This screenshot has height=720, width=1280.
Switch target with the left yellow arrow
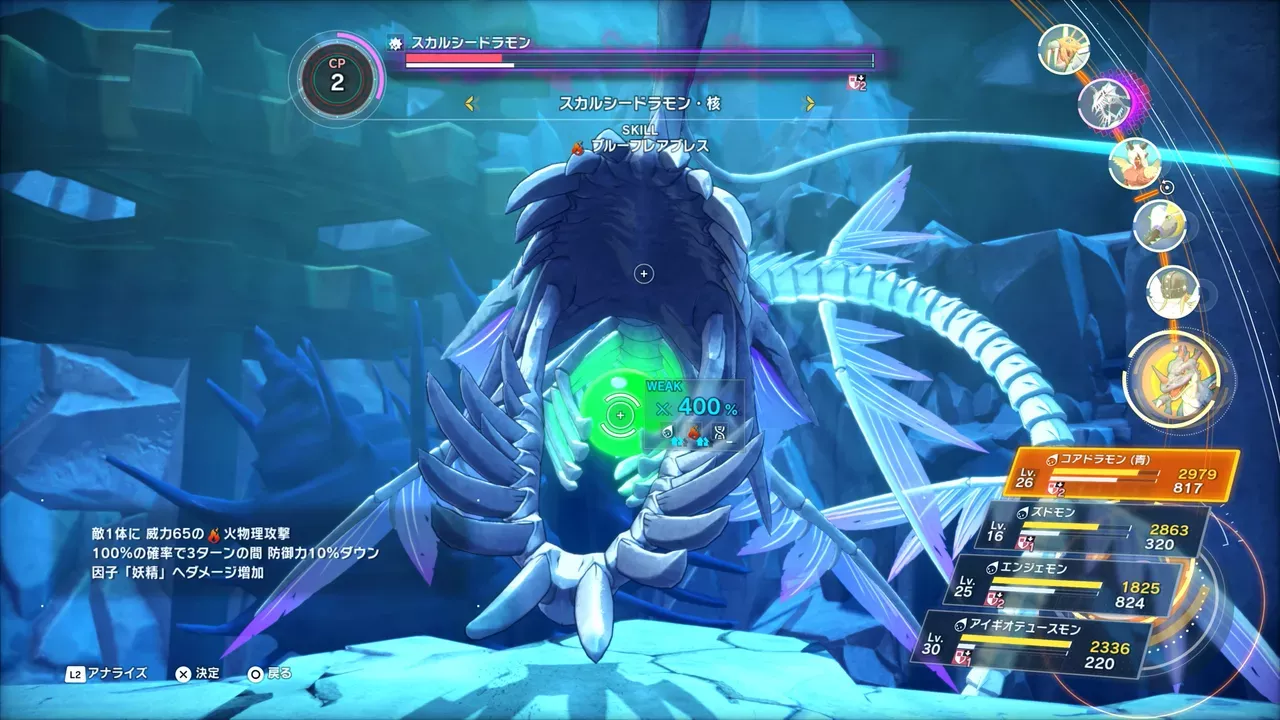472,103
